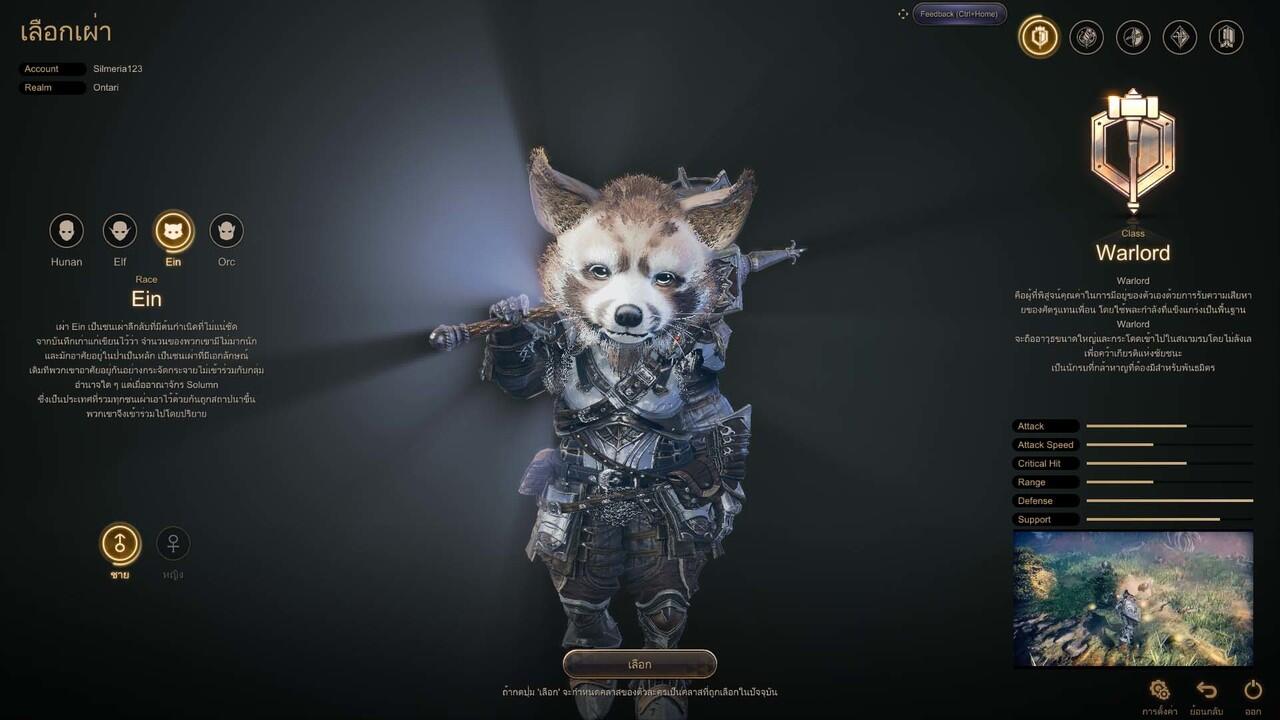This screenshot has height=720, width=1280.
Task: Open the Feedback button
Action: click(x=958, y=14)
